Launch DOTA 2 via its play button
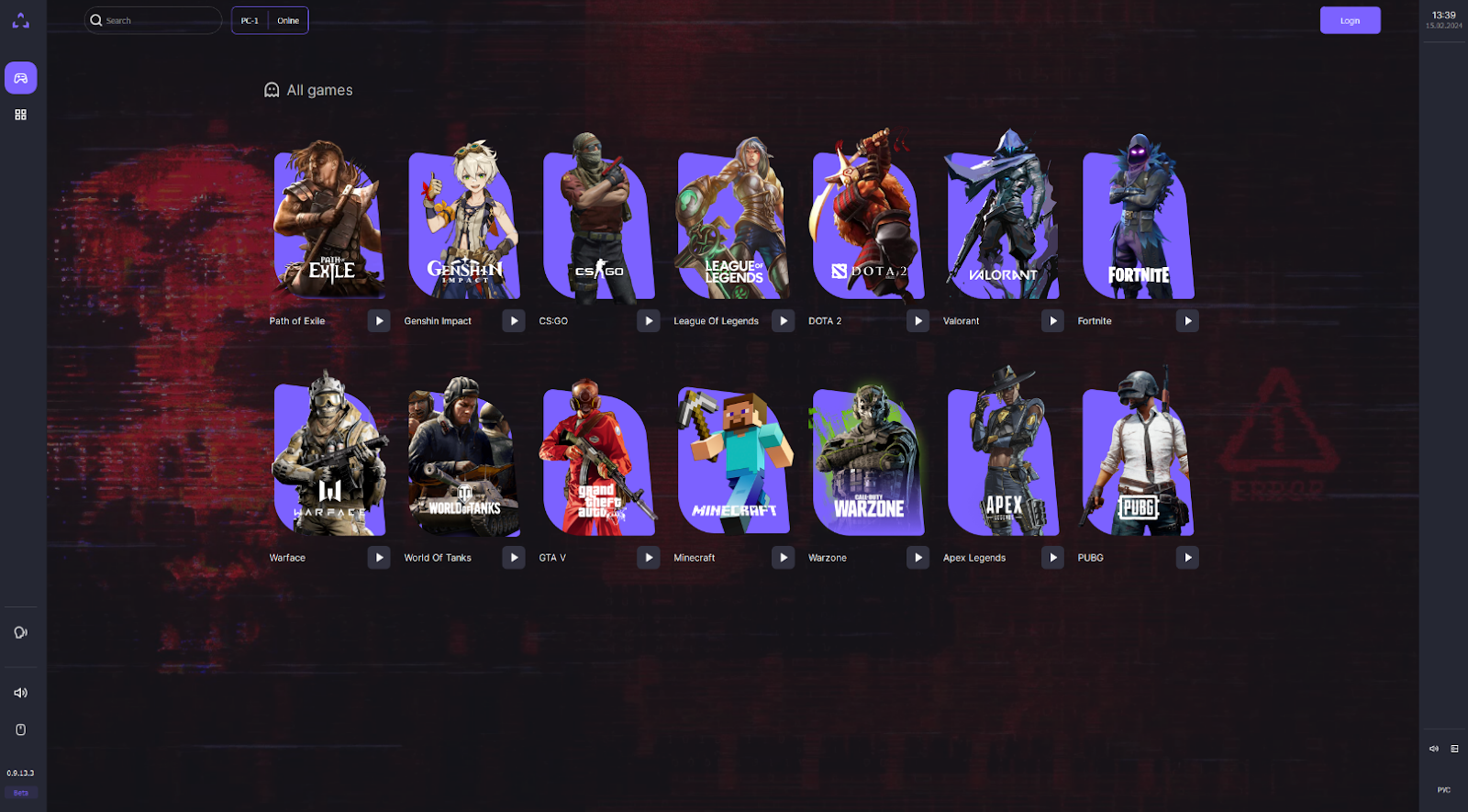This screenshot has width=1468, height=812. (x=917, y=321)
